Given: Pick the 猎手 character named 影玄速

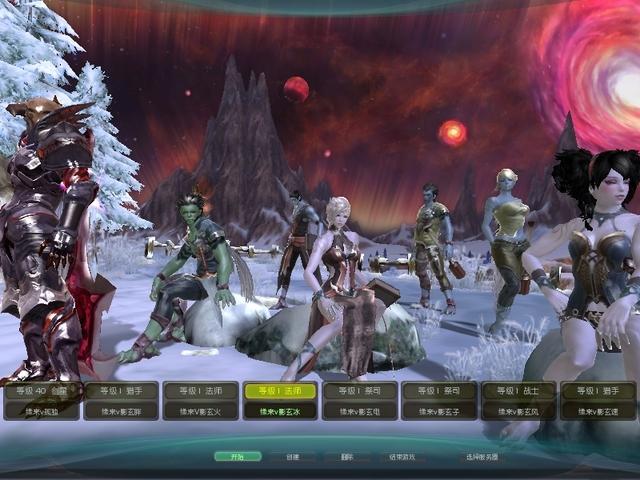Looking at the screenshot, I should coord(598,400).
